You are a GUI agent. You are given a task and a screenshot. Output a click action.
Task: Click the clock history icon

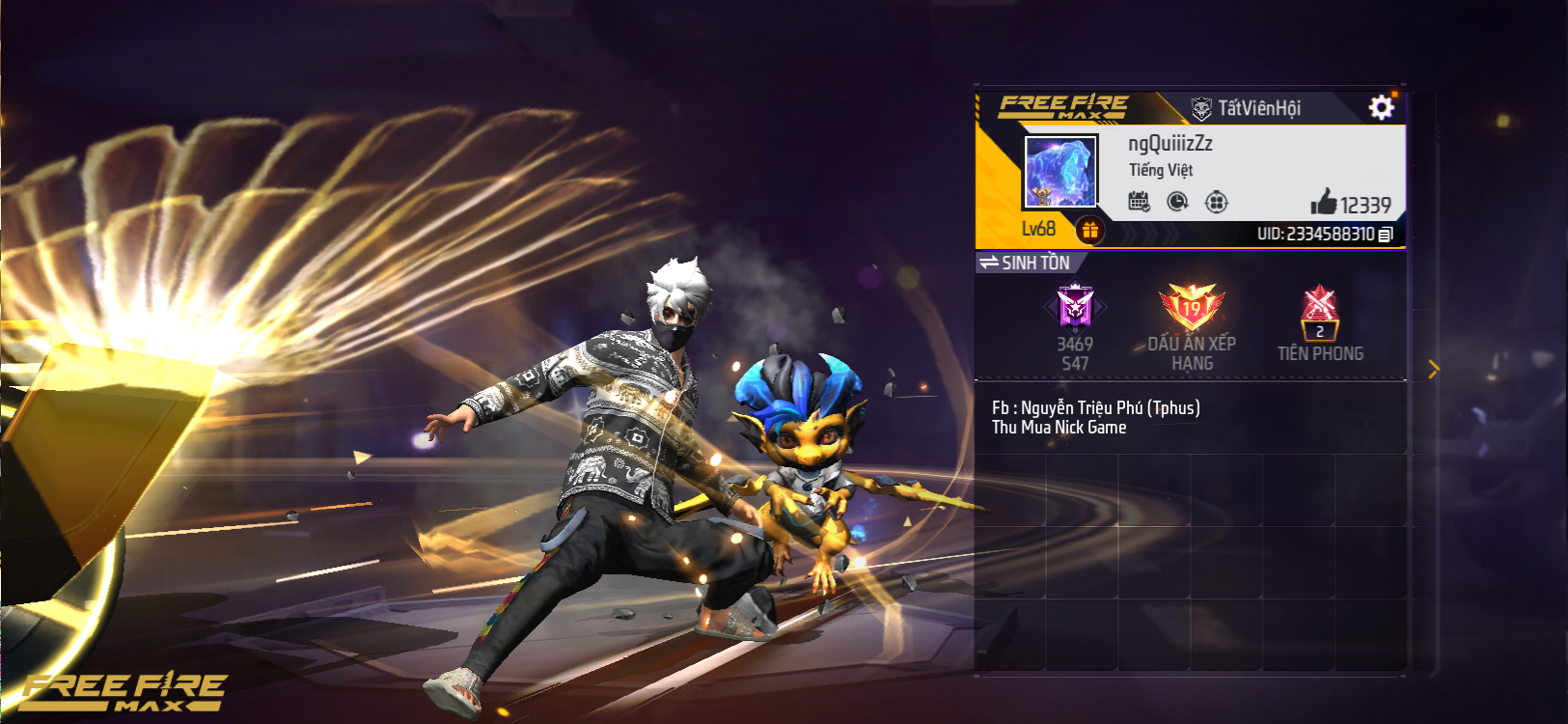tap(1177, 202)
